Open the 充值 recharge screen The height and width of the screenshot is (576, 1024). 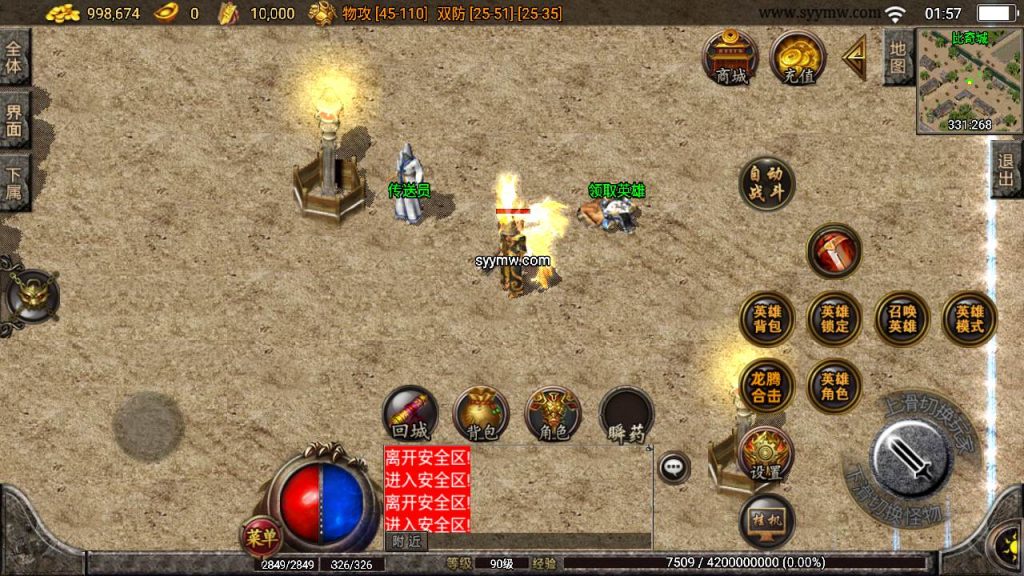pyautogui.click(x=797, y=57)
